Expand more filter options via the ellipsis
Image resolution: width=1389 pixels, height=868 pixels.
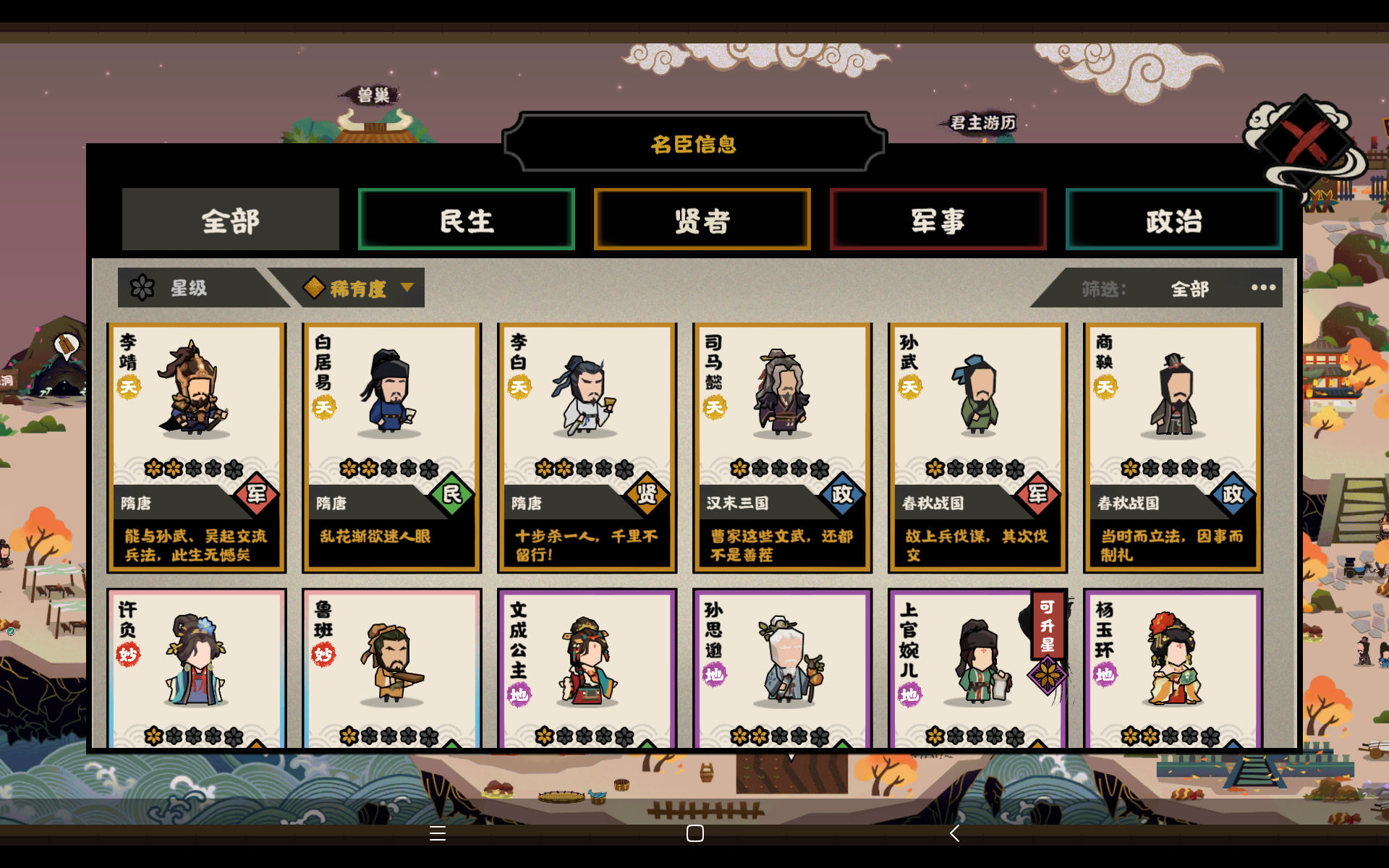tap(1262, 287)
